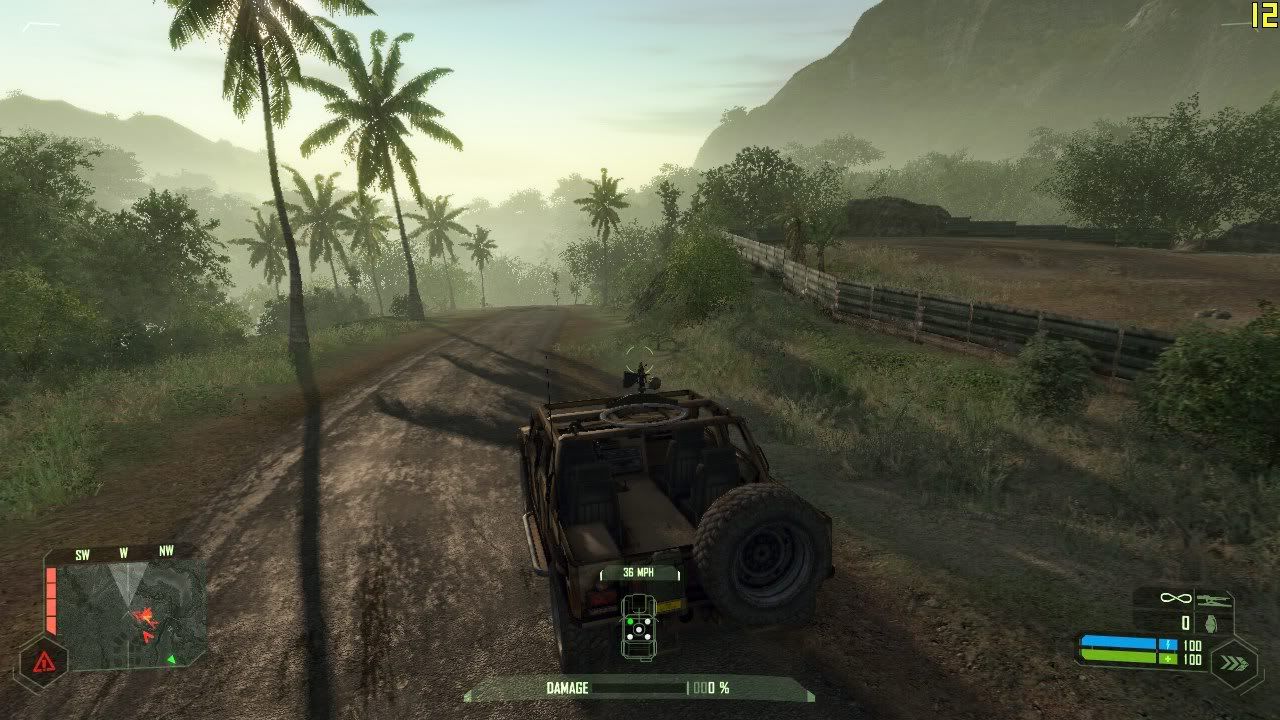Click the vehicle seat layout diagram
The width and height of the screenshot is (1280, 720).
pyautogui.click(x=640, y=627)
